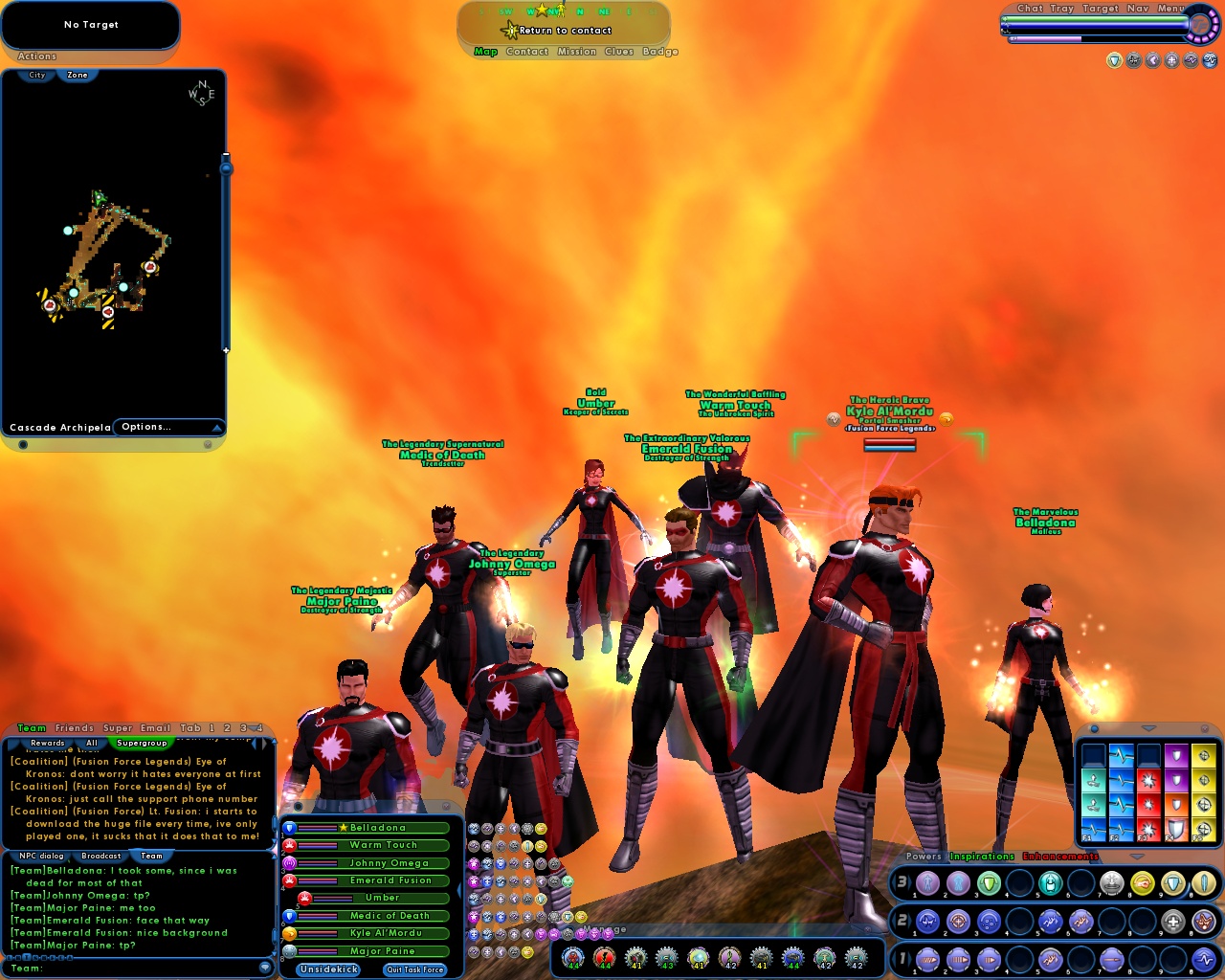The image size is (1225, 980).
Task: Adjust the minimap zoom slider
Action: (x=226, y=167)
